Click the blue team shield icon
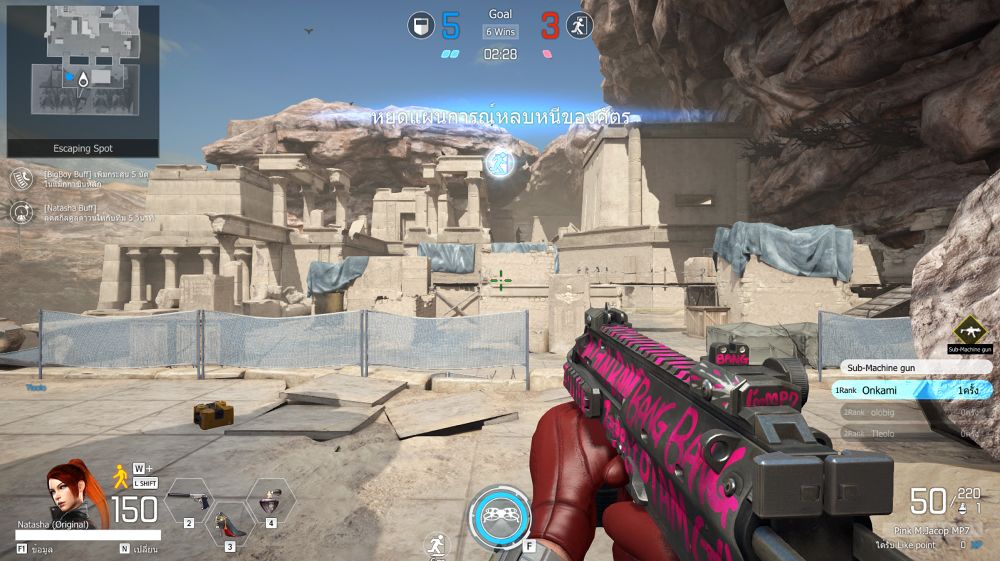Image resolution: width=1000 pixels, height=561 pixels. point(421,25)
